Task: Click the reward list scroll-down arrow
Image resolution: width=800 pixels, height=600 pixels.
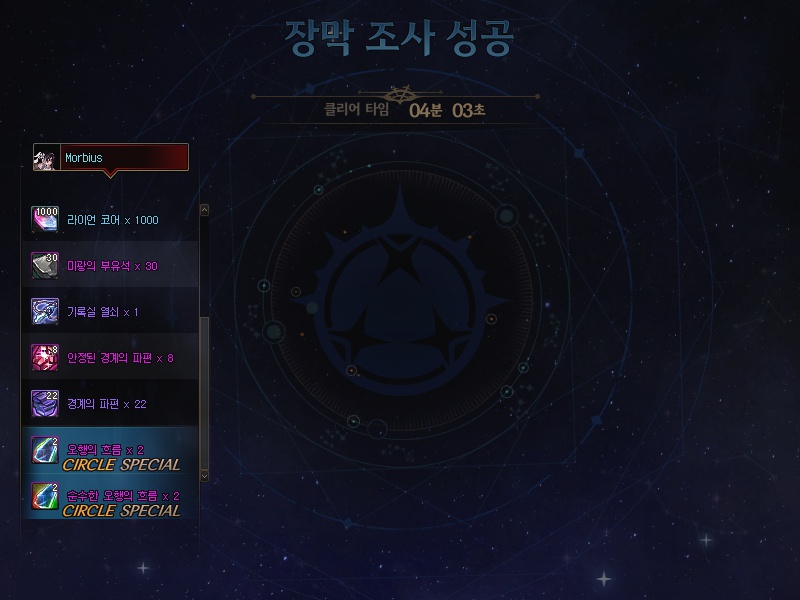Action: click(x=205, y=476)
